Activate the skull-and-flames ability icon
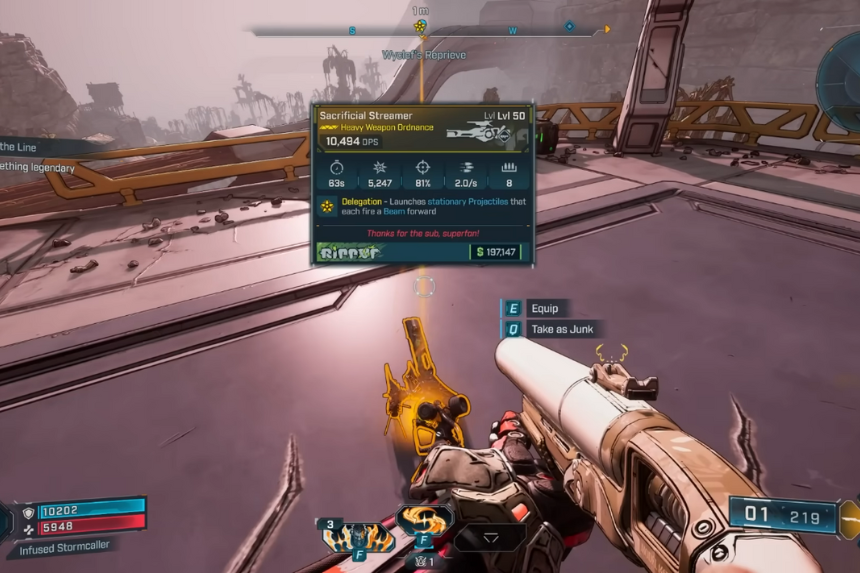Screen dimensions: 860x573 tap(357, 537)
